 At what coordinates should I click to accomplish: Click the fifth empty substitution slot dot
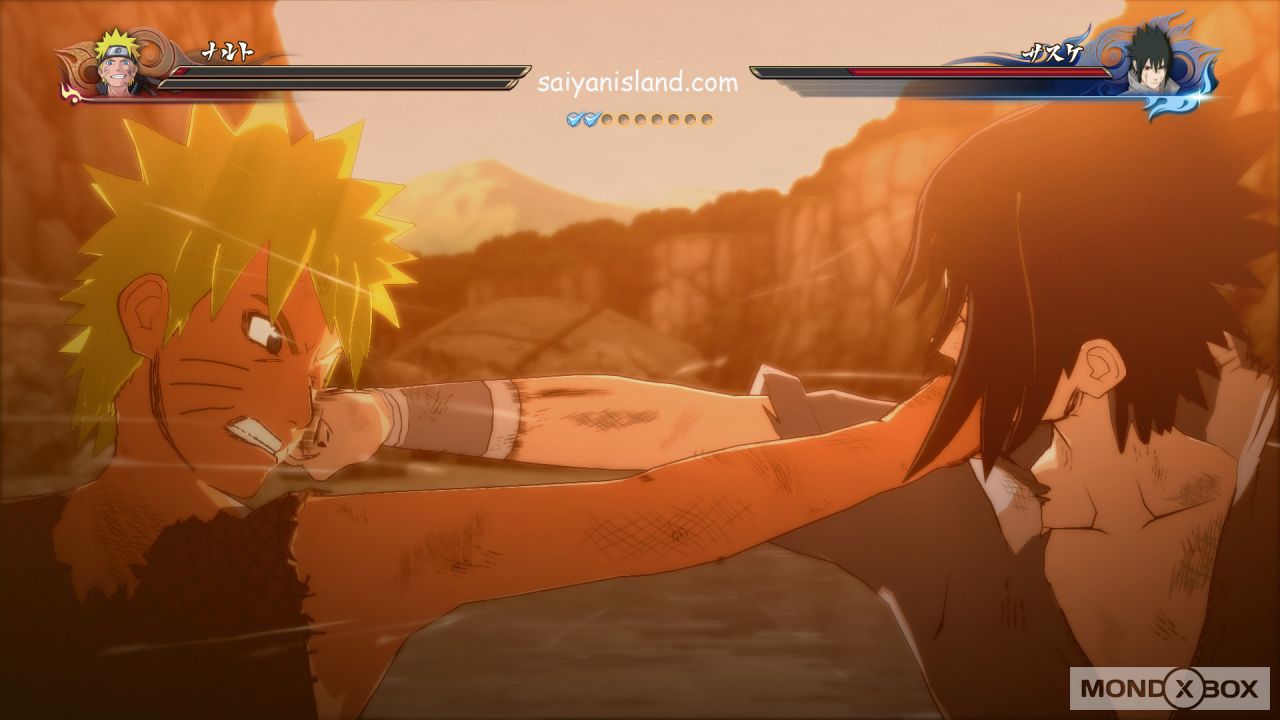(672, 119)
